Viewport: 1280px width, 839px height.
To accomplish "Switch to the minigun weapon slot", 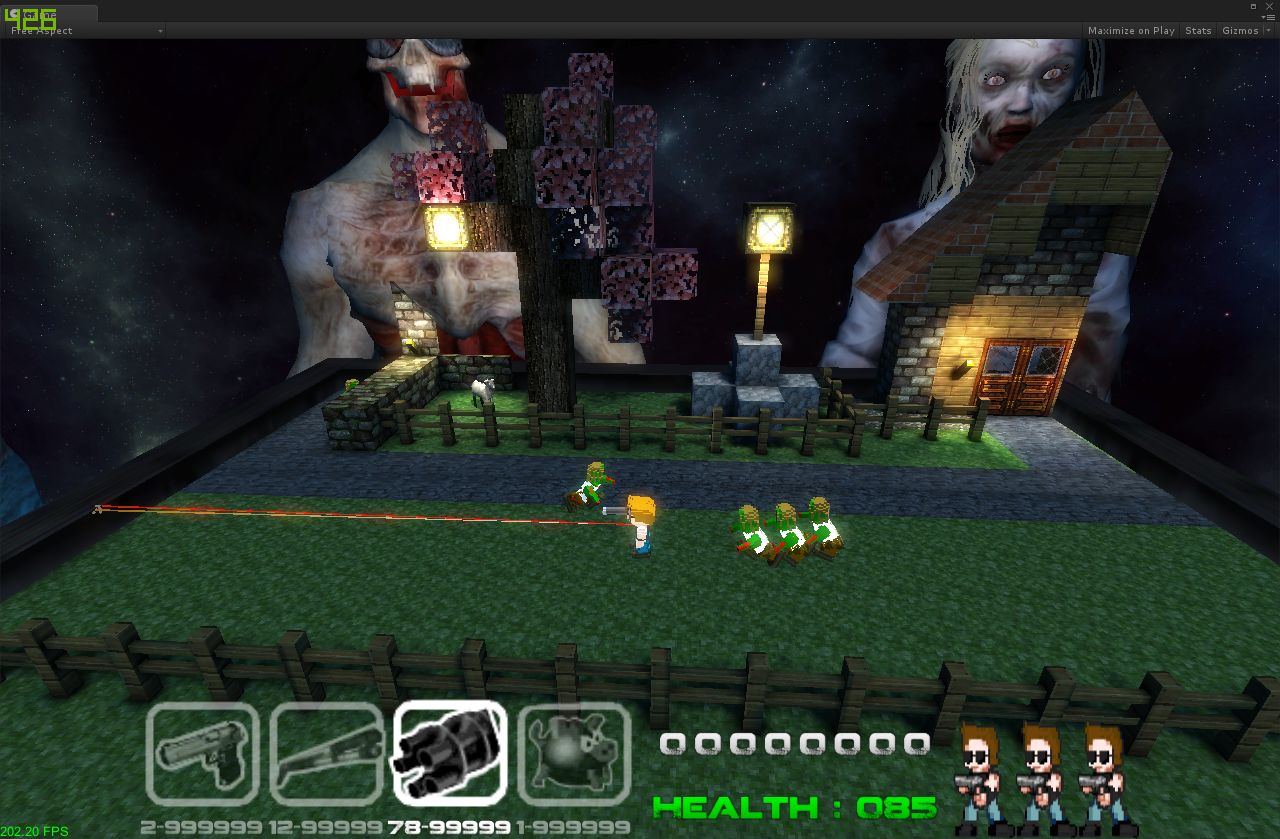I will coord(450,753).
